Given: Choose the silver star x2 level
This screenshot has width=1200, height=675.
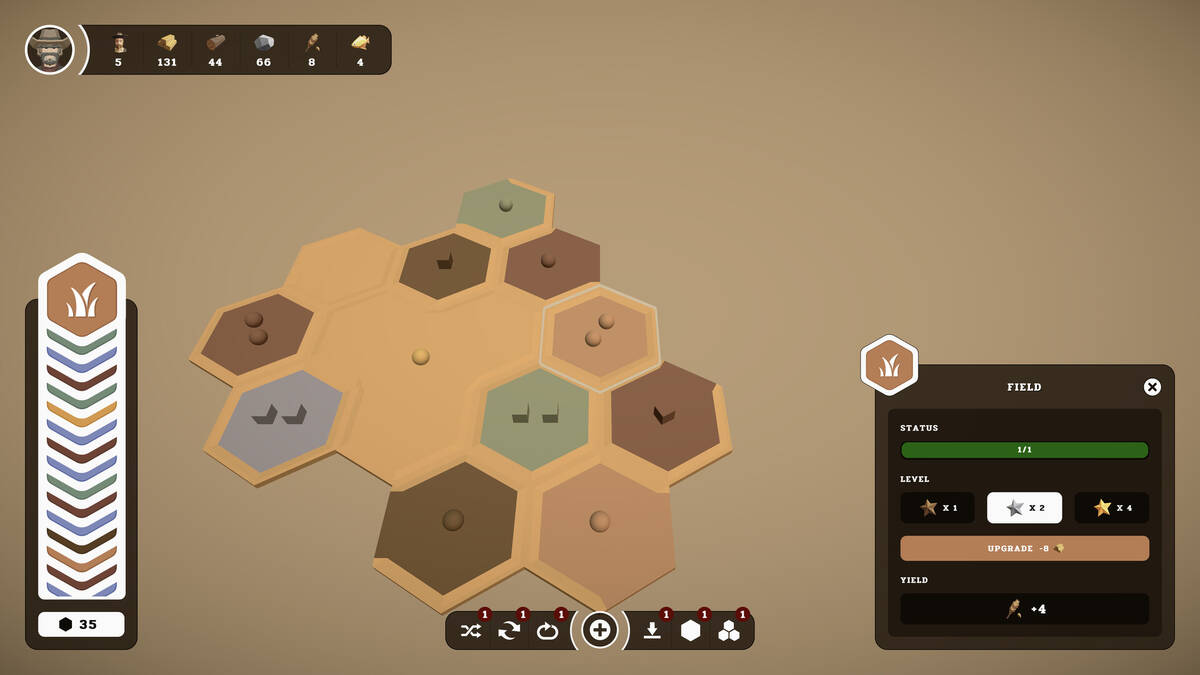Looking at the screenshot, I should click(x=1024, y=508).
